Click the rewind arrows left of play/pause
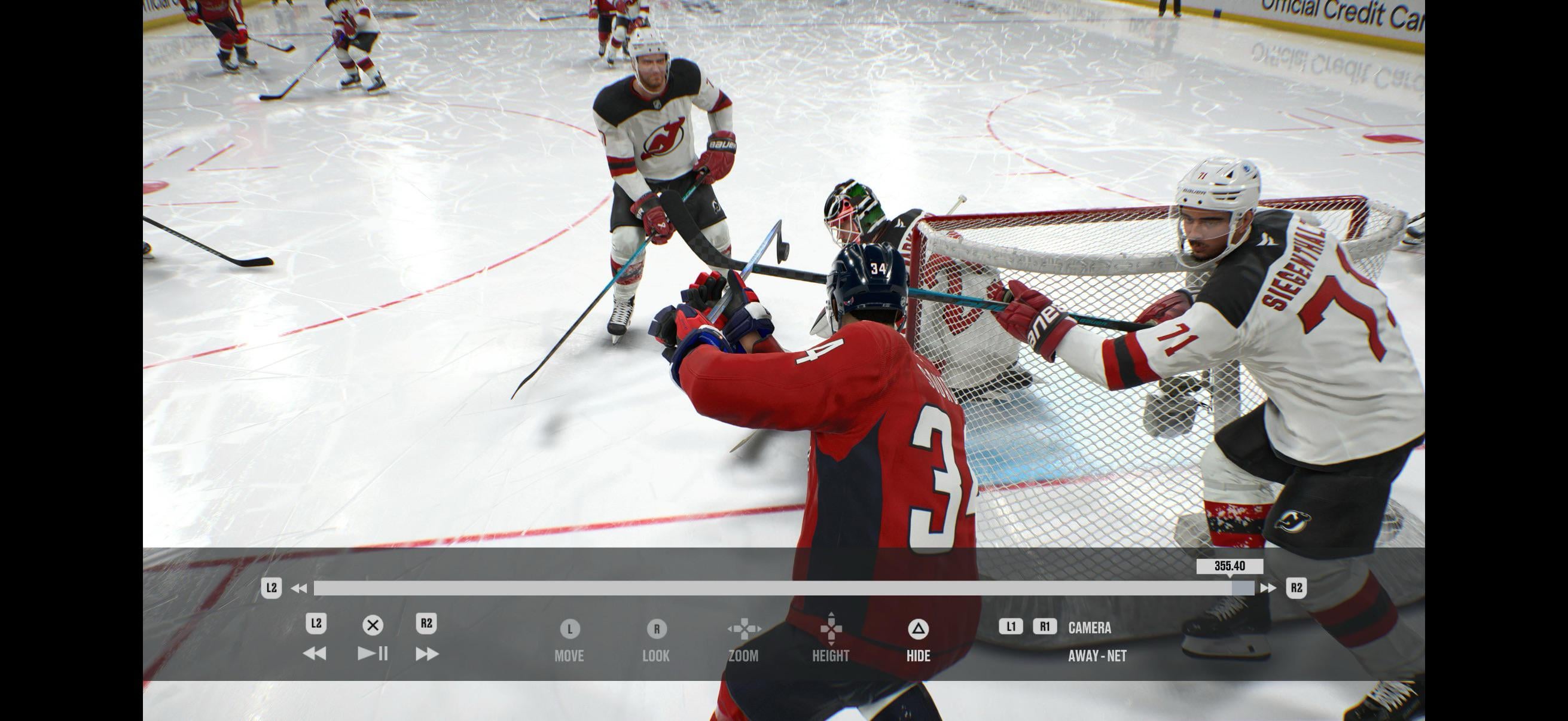Viewport: 1568px width, 721px height. pos(315,653)
